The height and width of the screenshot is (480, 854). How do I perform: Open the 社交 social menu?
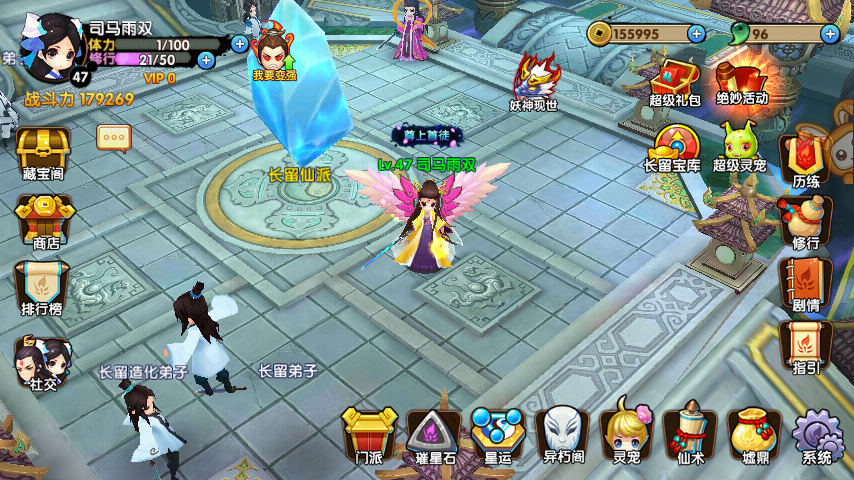tap(42, 361)
